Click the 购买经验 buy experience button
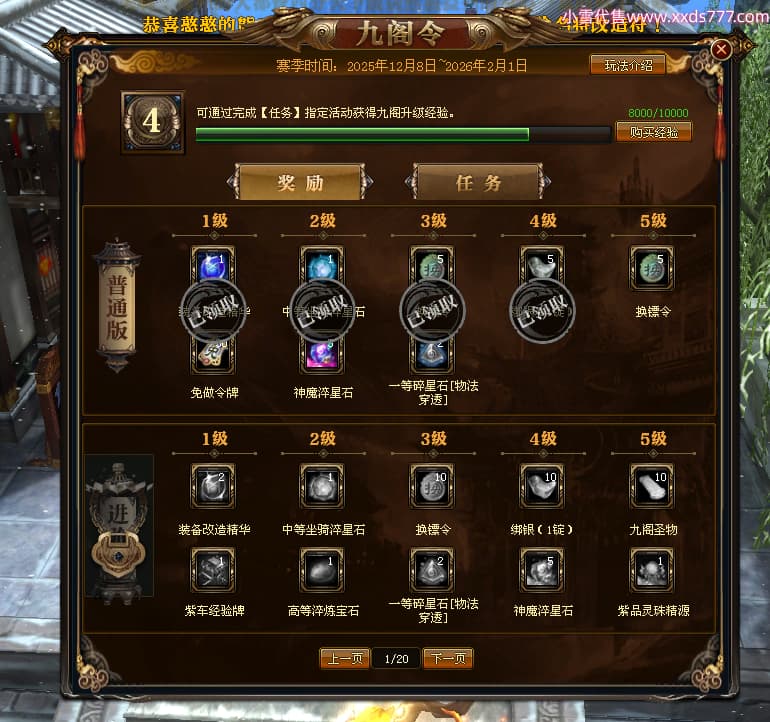 coord(653,132)
